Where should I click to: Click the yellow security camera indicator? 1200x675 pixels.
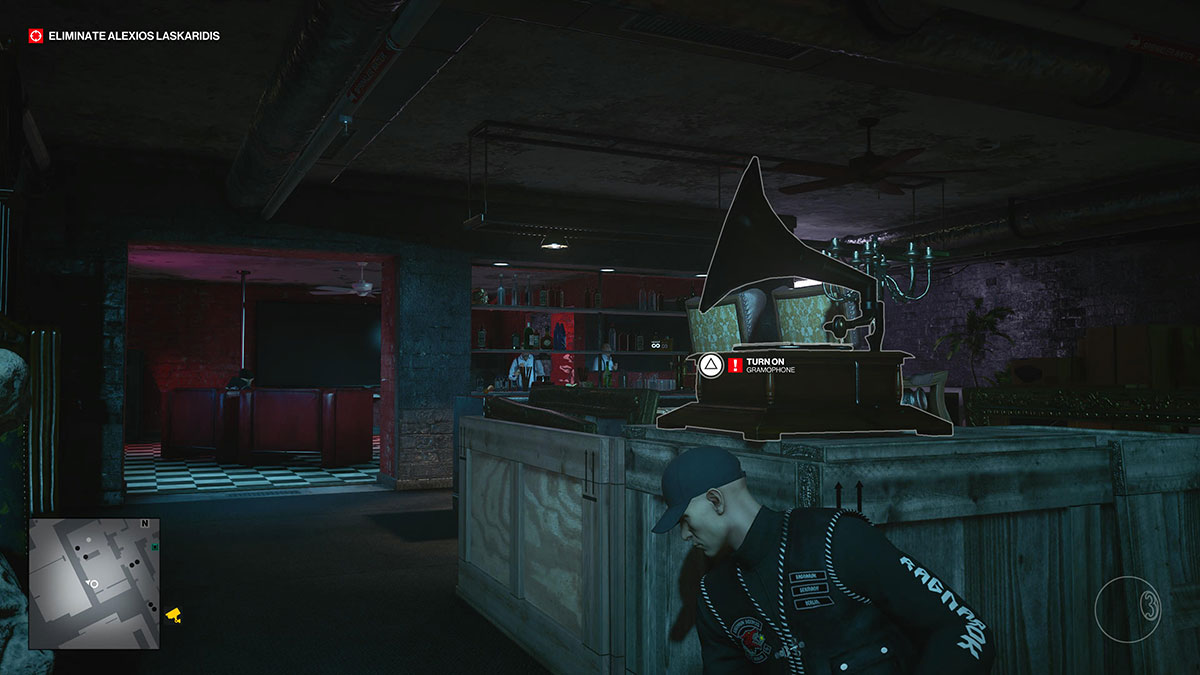click(x=174, y=614)
